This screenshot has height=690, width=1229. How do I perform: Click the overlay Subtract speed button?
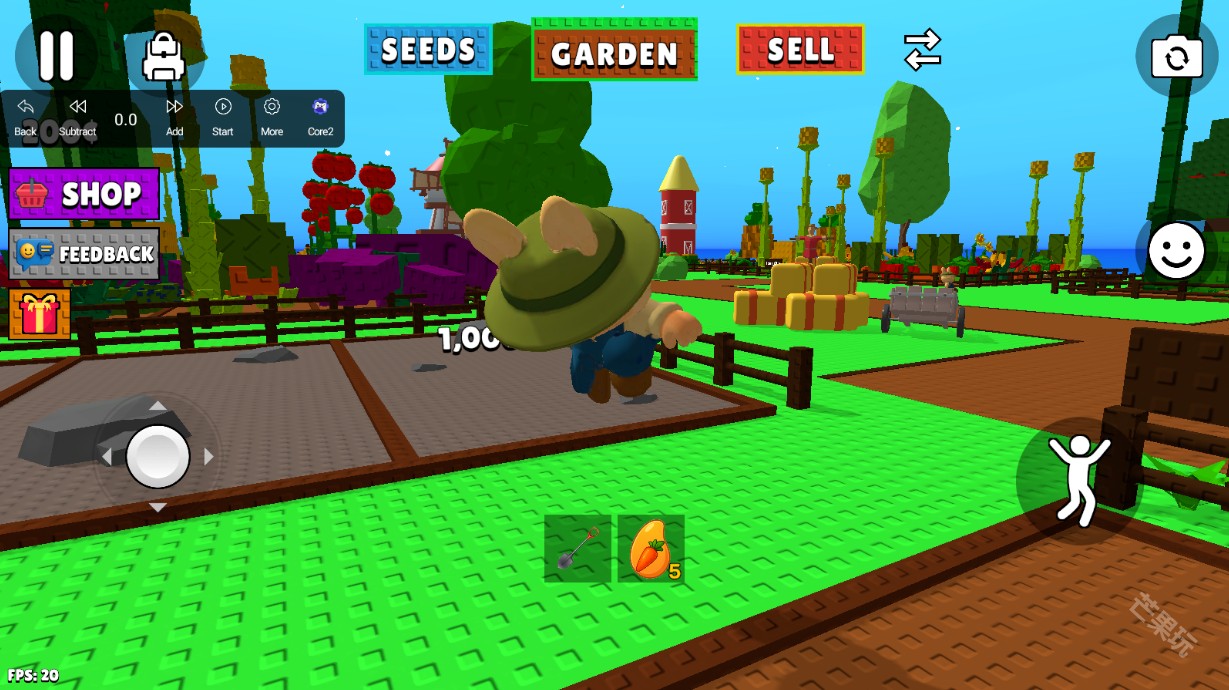tap(77, 116)
